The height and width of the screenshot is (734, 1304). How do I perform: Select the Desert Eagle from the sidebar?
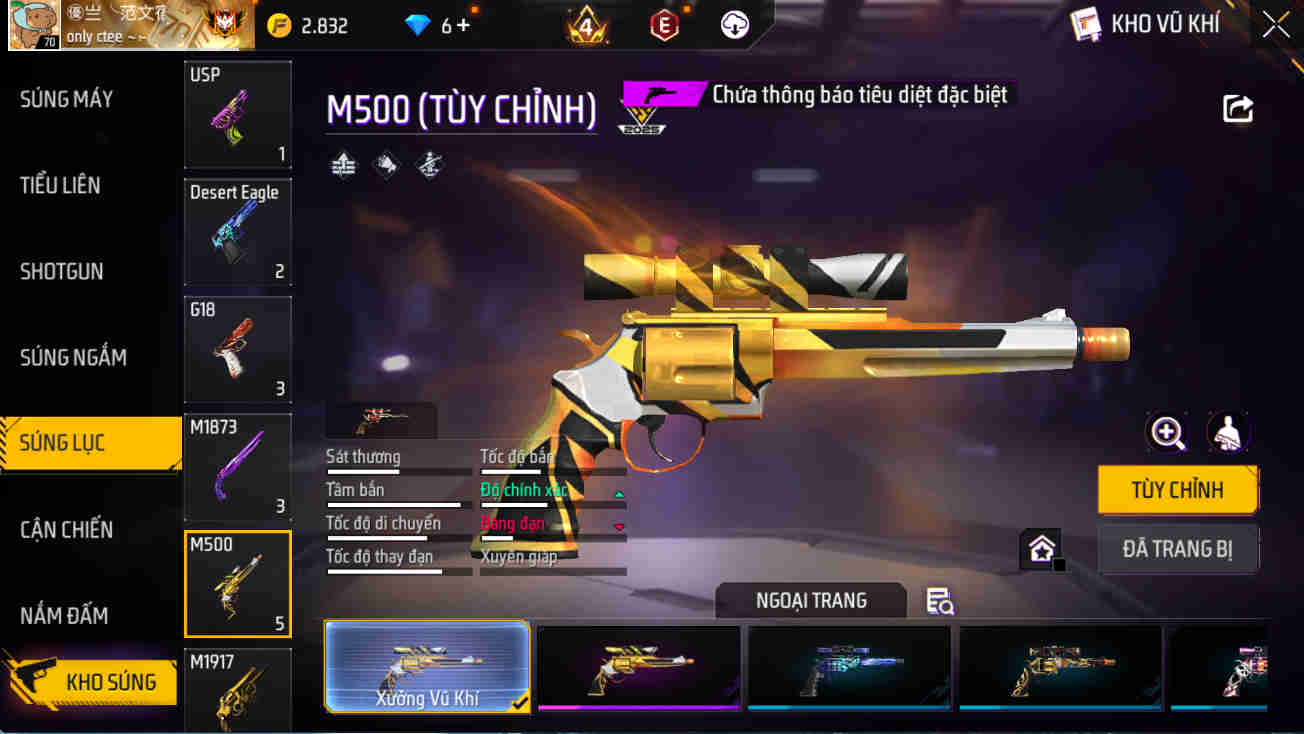tap(237, 231)
